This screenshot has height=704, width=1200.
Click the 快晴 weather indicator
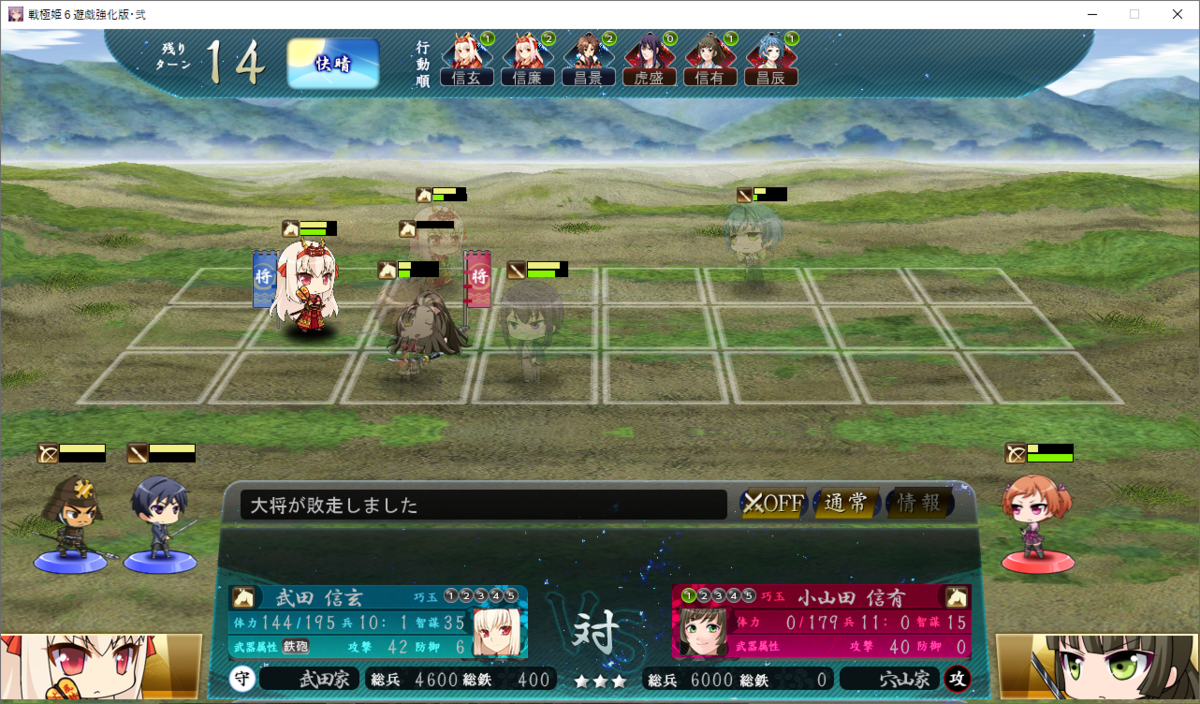tap(333, 63)
